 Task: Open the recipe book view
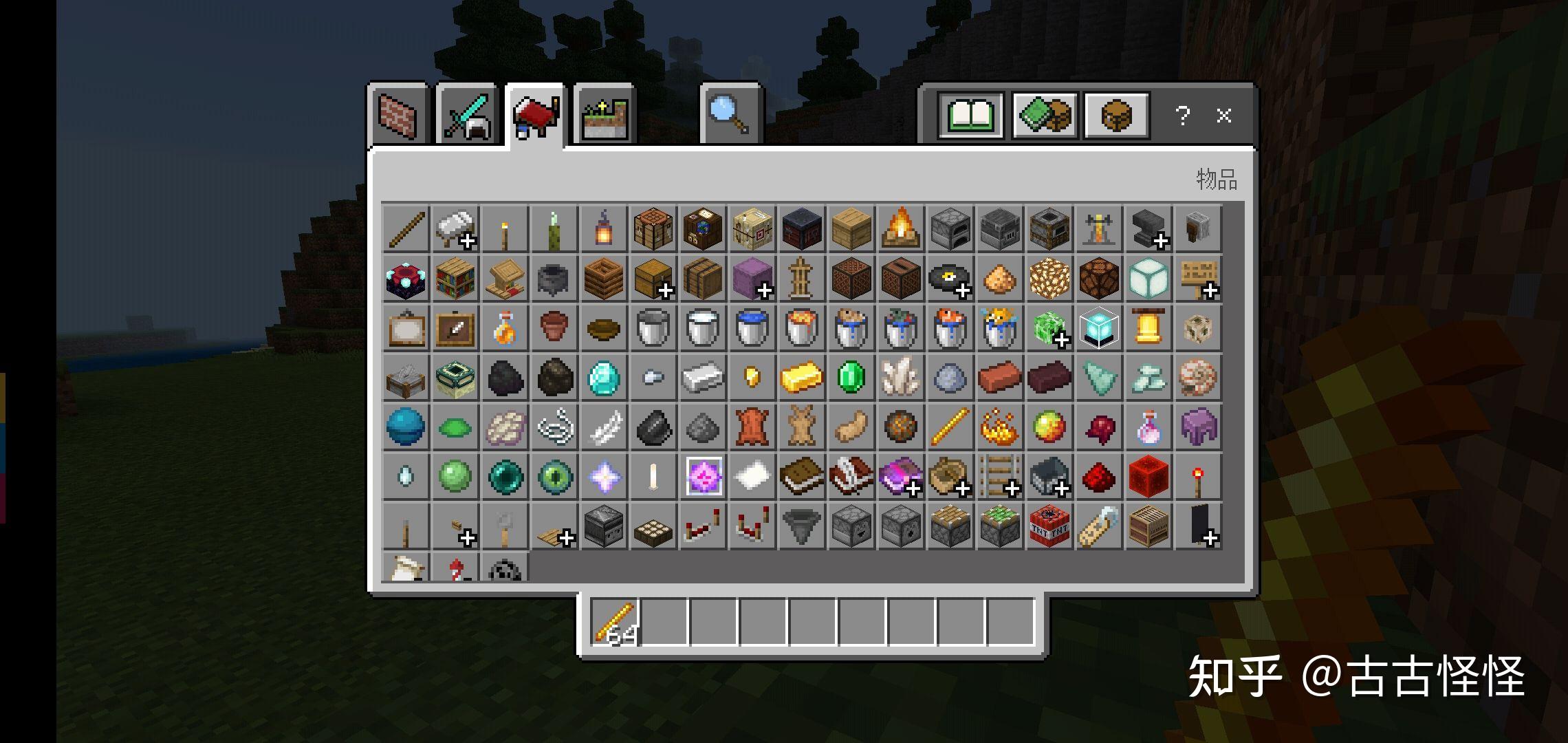coord(970,115)
